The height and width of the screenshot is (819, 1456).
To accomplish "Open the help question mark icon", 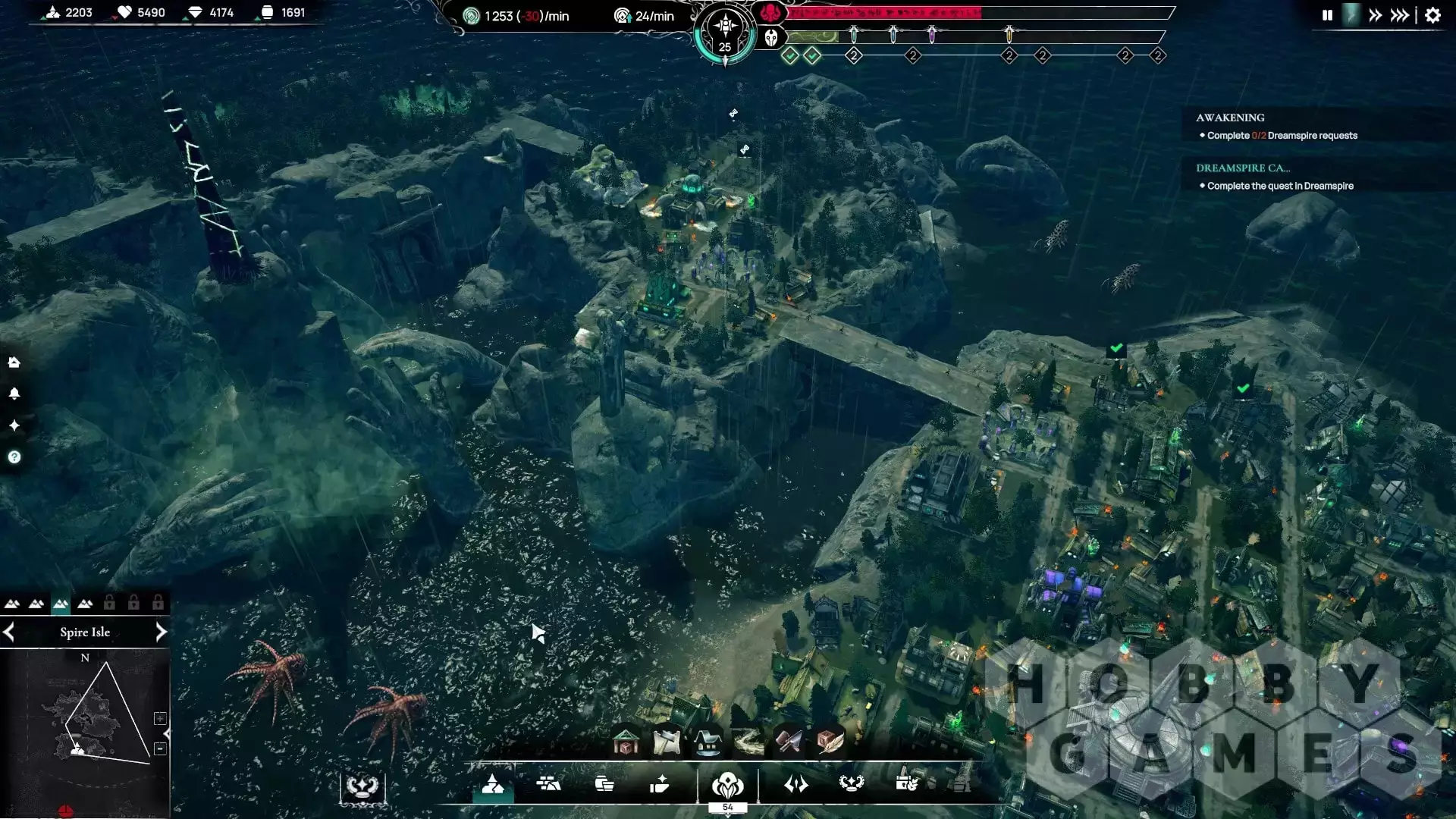I will 14,457.
